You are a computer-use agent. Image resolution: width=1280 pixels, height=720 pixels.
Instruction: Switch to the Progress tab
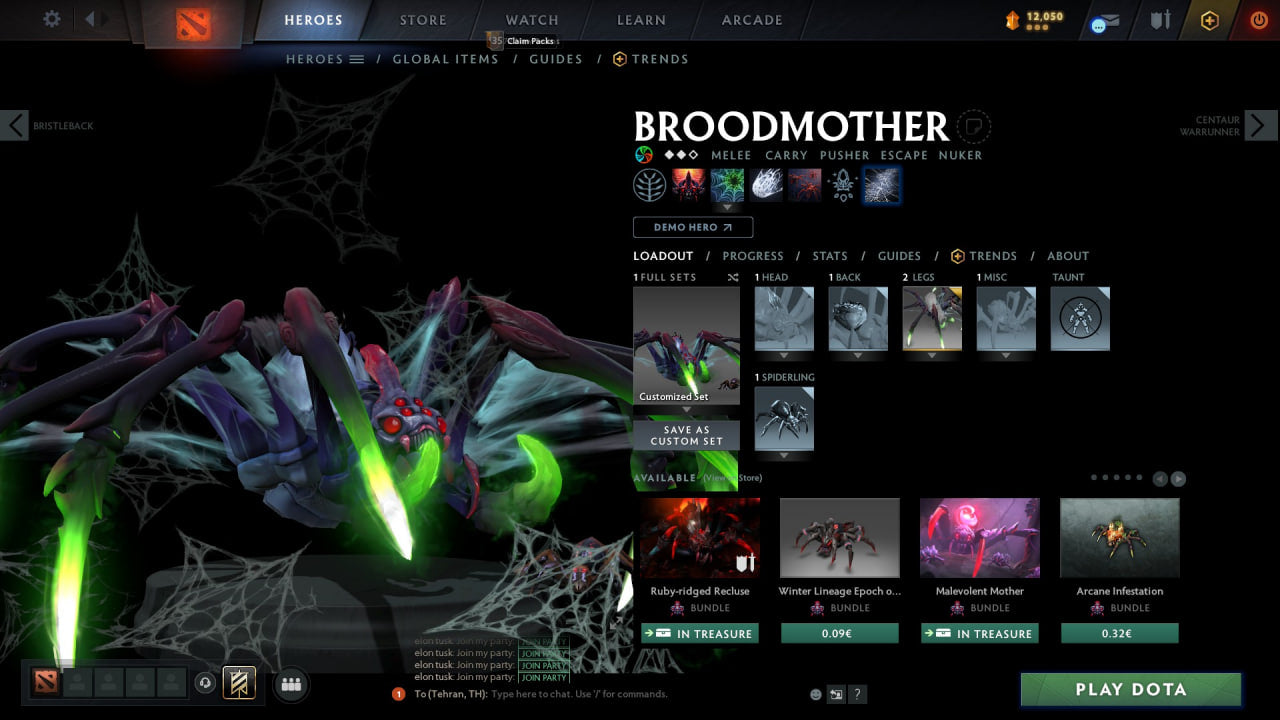point(753,256)
